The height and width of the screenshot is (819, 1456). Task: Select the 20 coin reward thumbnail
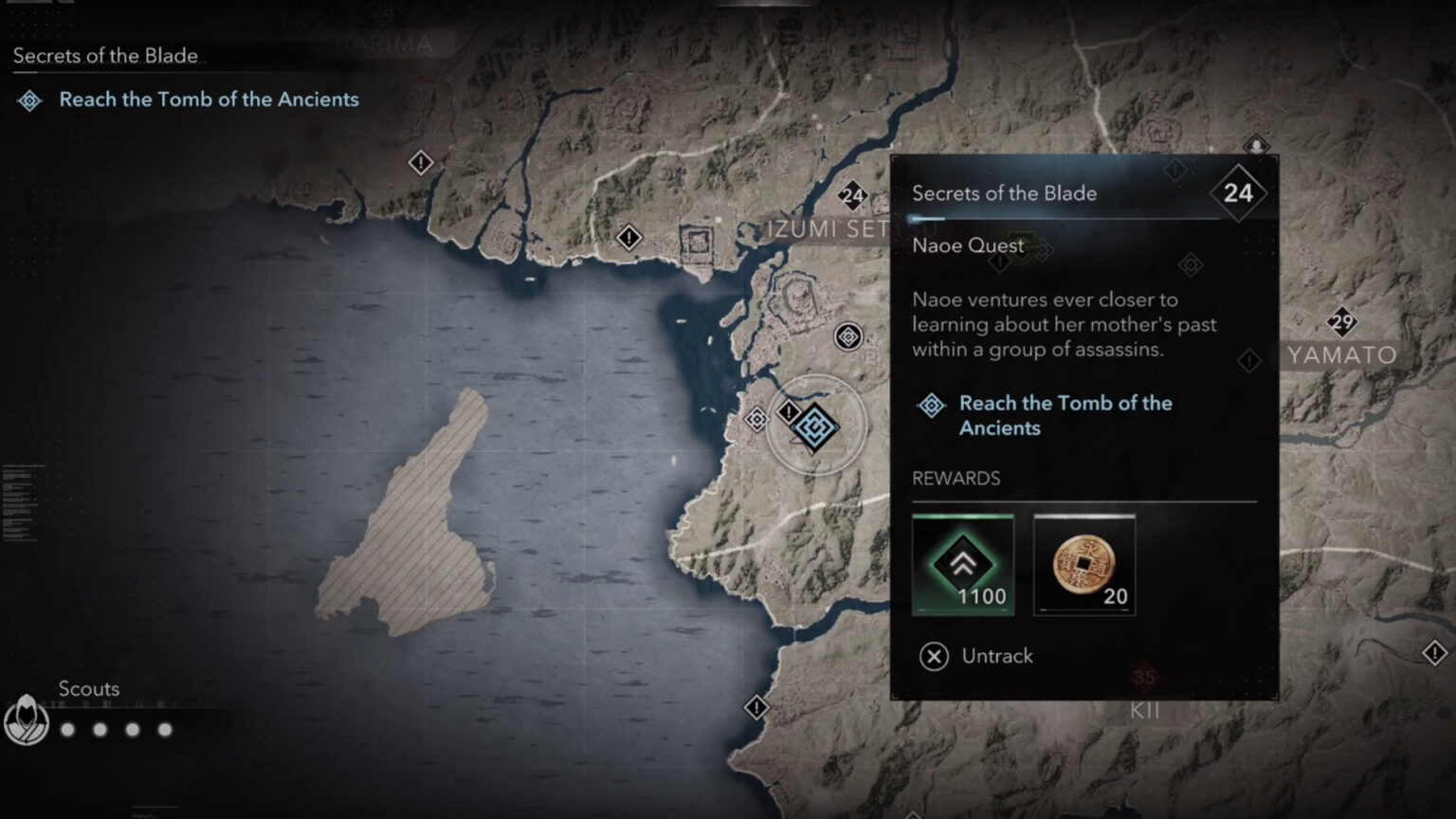pyautogui.click(x=1084, y=563)
